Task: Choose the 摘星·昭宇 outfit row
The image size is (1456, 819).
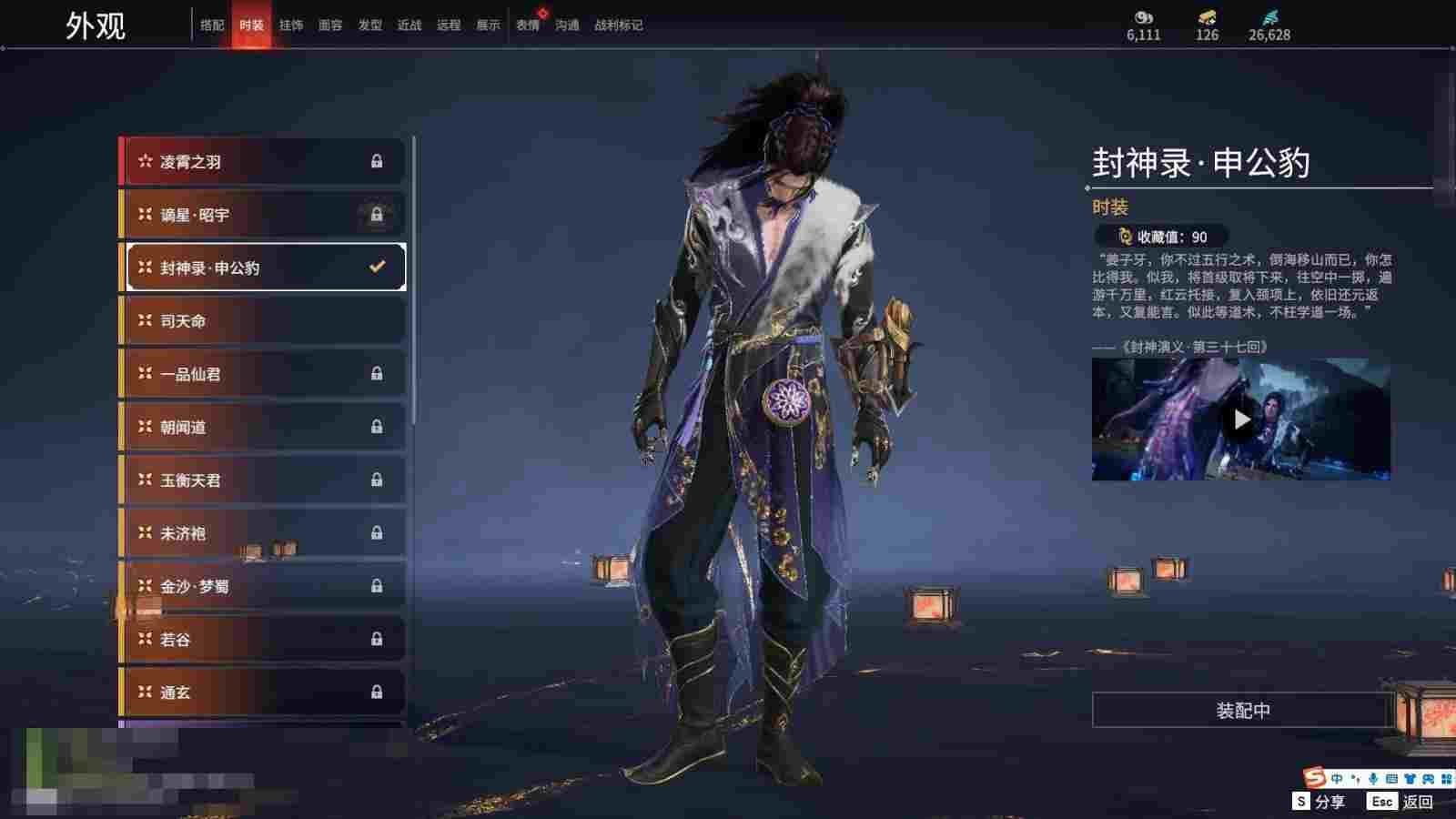Action: pyautogui.click(x=262, y=215)
